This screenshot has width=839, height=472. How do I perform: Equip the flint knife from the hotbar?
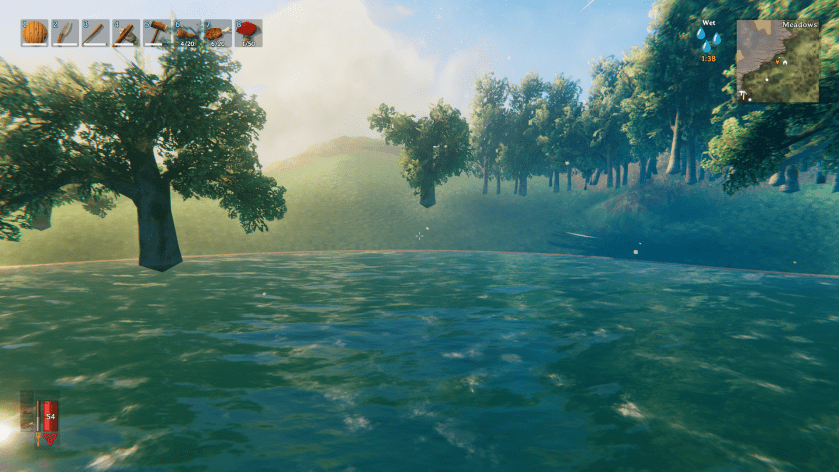[x=65, y=33]
